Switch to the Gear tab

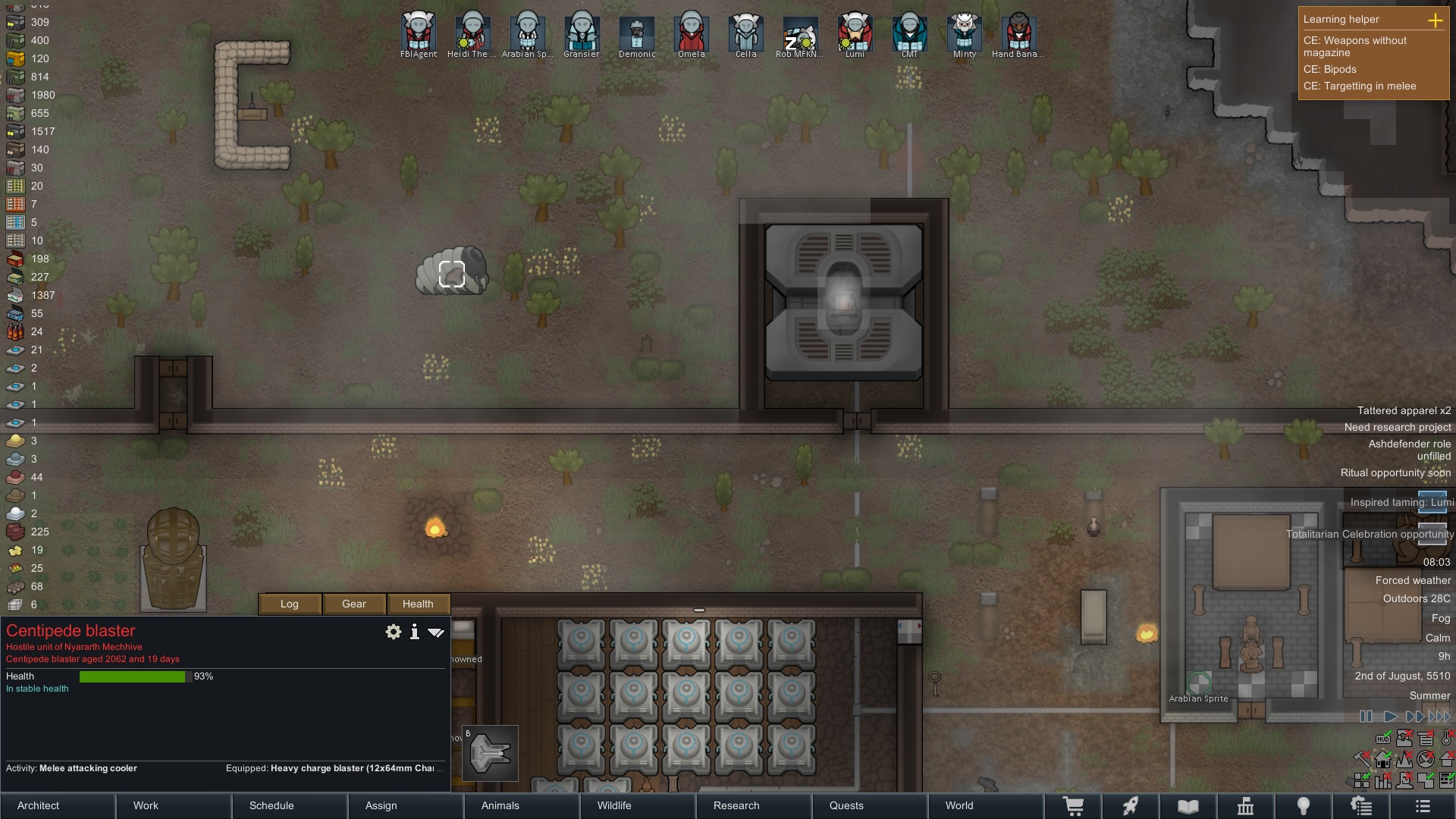pos(354,604)
